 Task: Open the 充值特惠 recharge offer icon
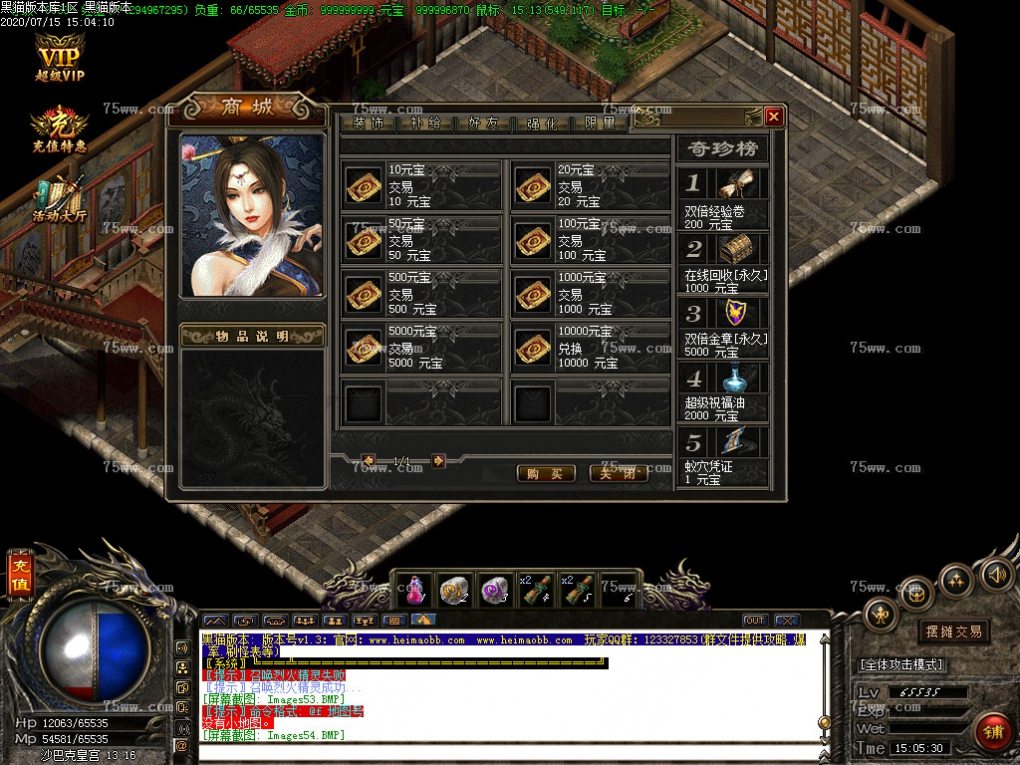coord(59,128)
